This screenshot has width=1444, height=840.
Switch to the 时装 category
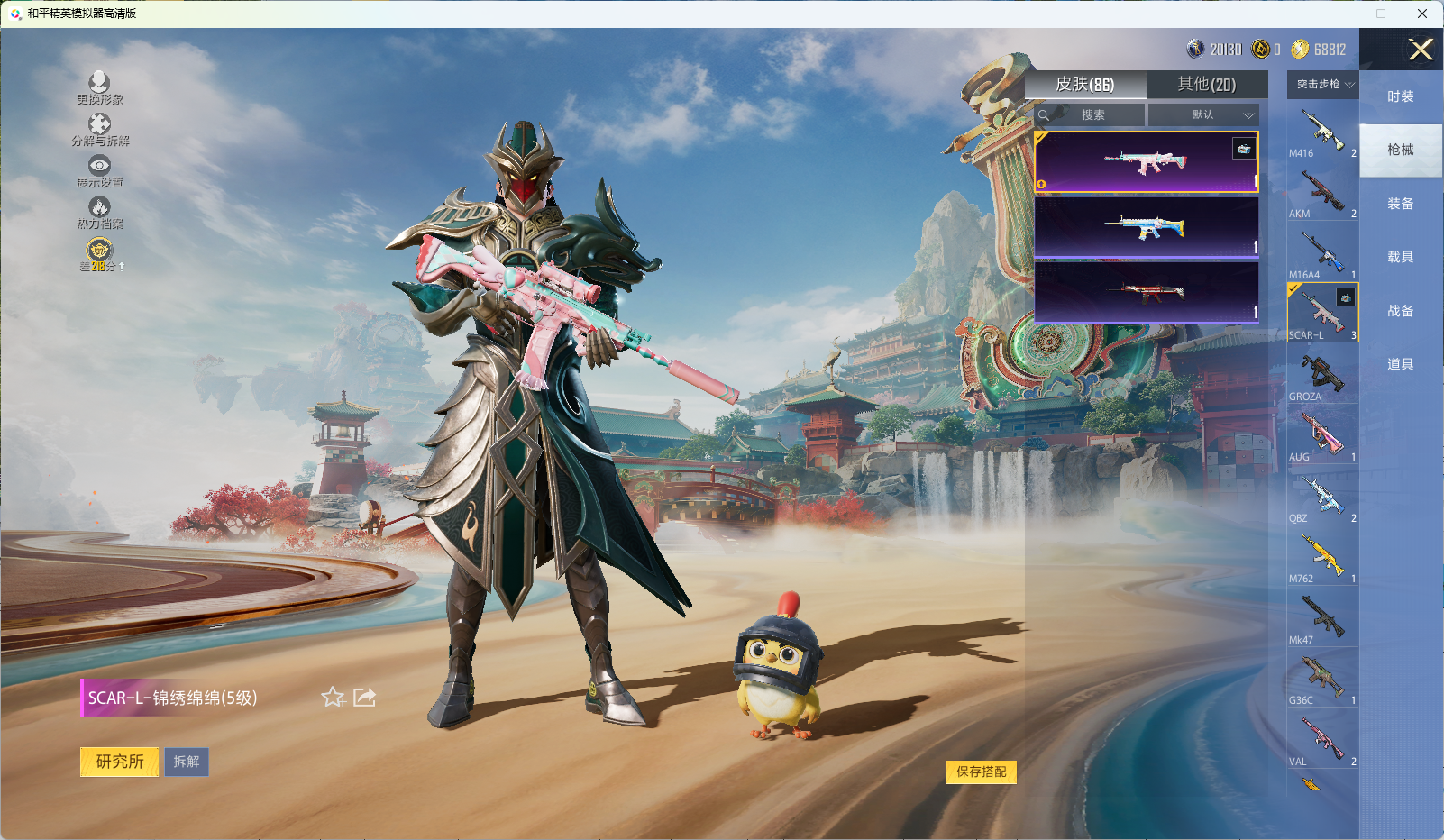click(1400, 96)
